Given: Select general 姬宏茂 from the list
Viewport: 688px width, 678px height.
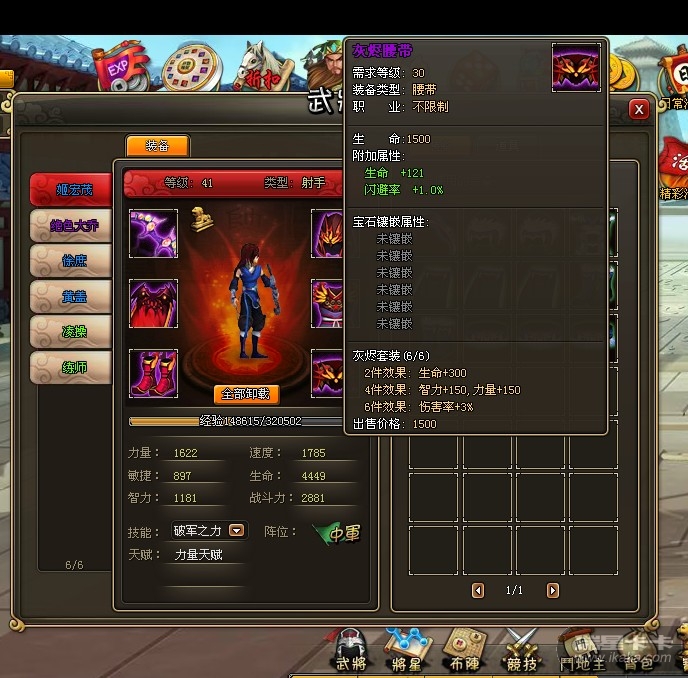Looking at the screenshot, I should click(x=70, y=189).
